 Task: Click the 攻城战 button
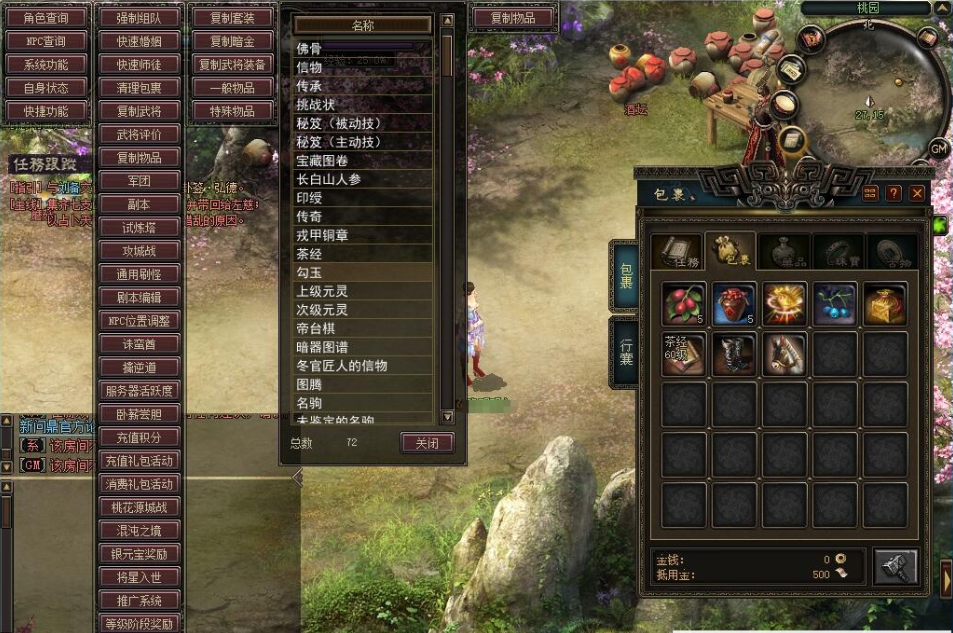(x=139, y=250)
